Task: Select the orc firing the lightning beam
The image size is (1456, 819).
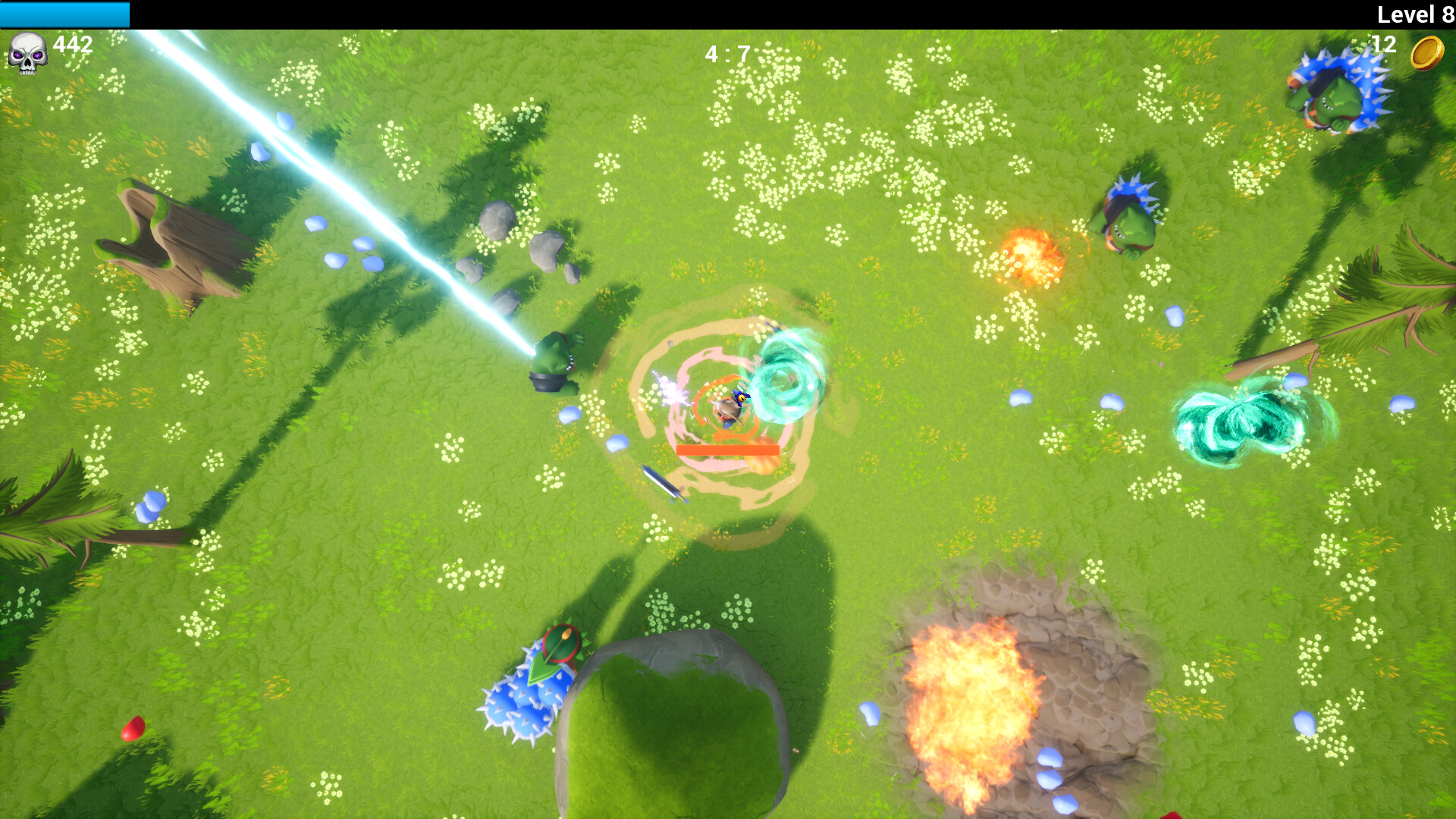Action: click(554, 364)
